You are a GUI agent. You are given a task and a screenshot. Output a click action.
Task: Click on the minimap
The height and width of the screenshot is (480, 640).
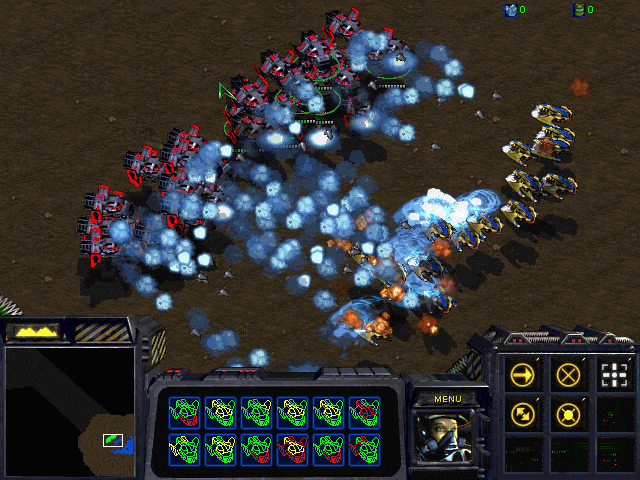pos(69,410)
